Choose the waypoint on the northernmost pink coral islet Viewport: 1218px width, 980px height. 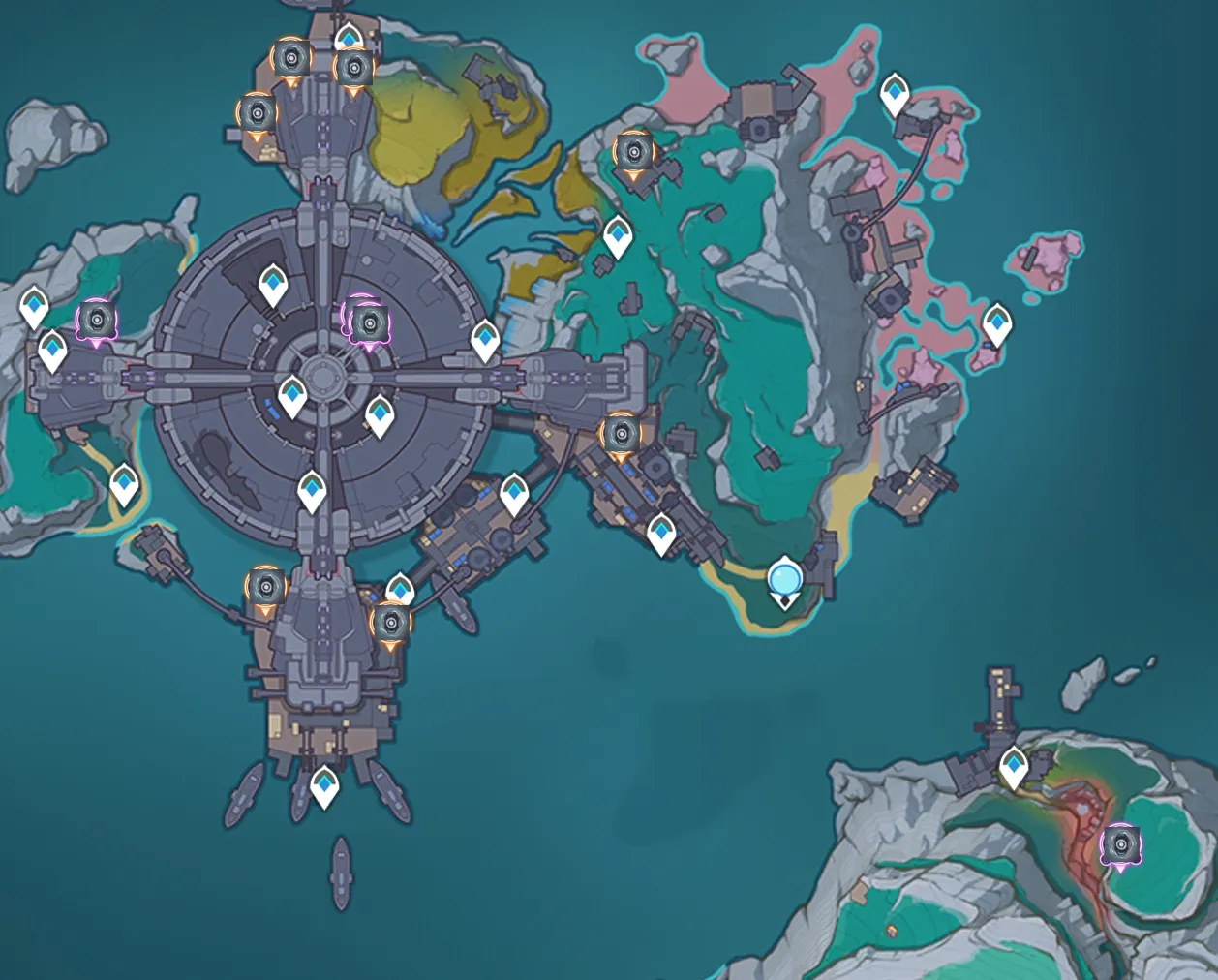896,94
